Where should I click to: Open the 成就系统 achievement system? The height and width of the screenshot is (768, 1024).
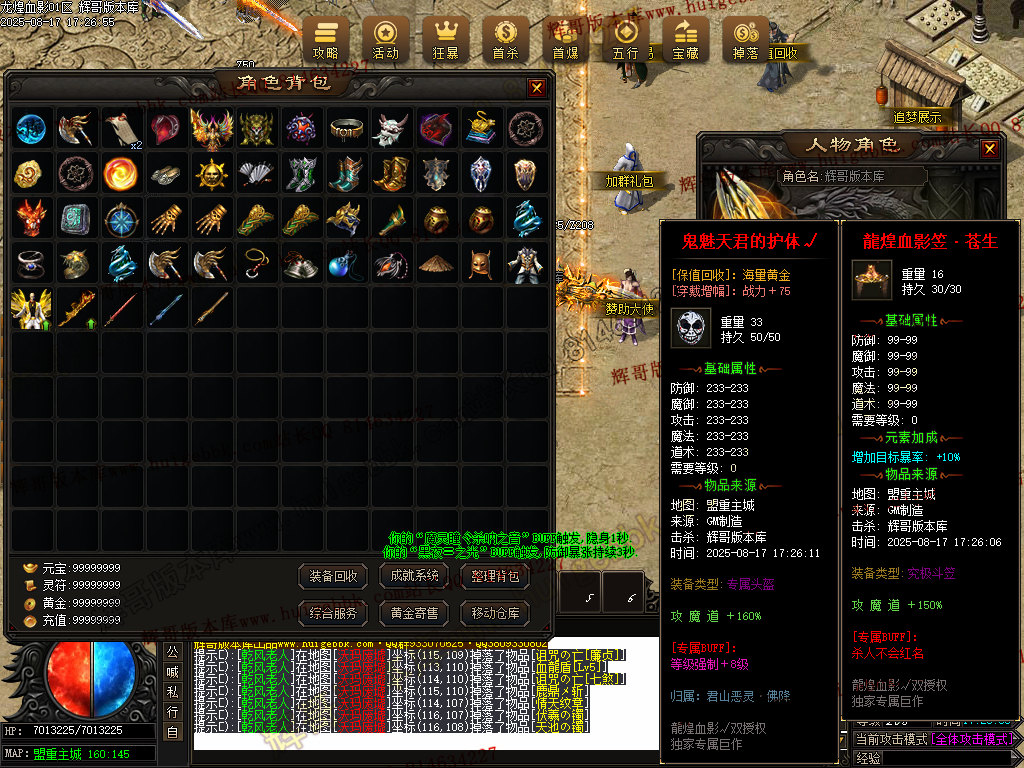coord(415,576)
